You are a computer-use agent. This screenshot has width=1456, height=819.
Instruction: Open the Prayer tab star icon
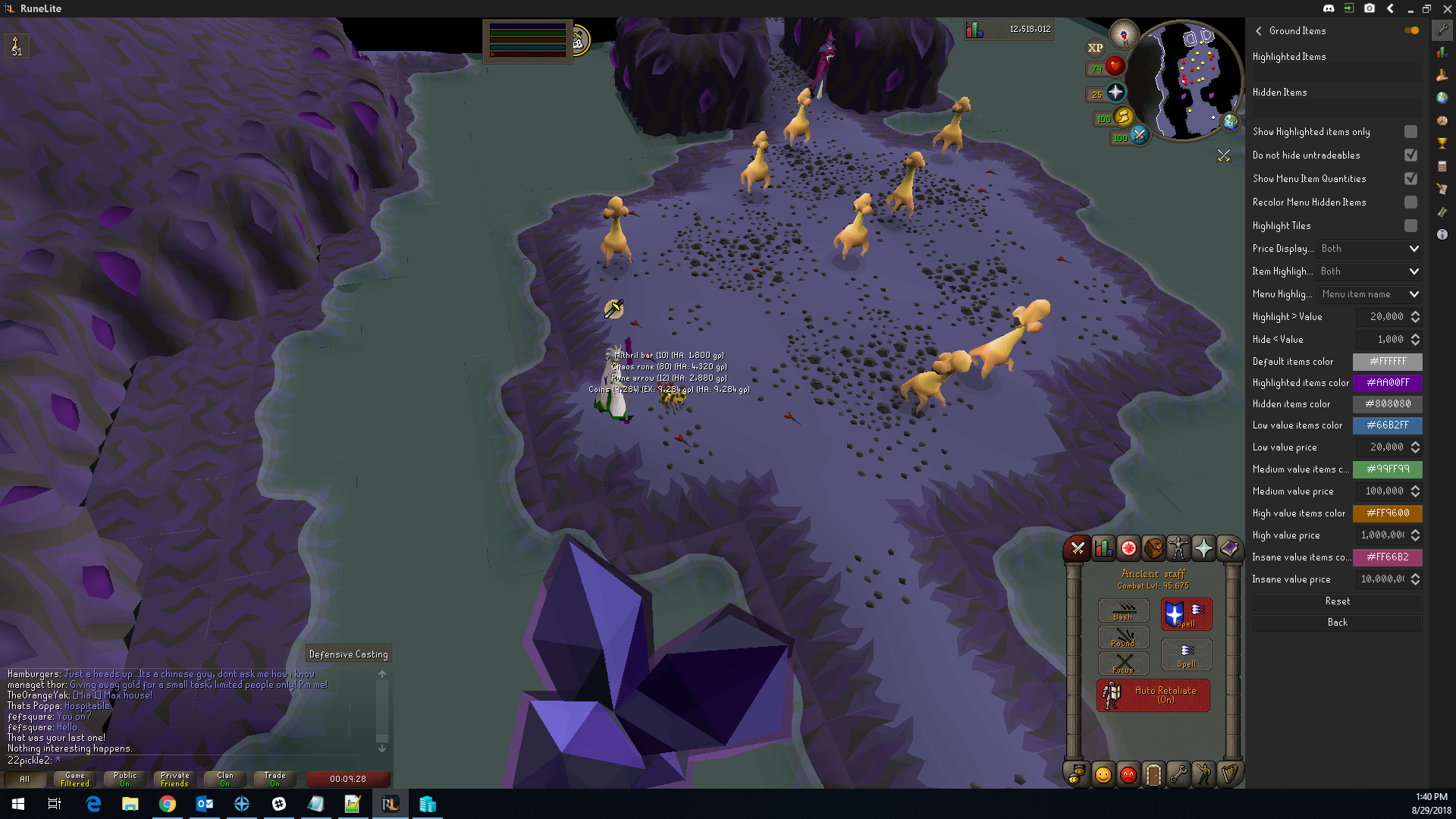click(x=1203, y=548)
